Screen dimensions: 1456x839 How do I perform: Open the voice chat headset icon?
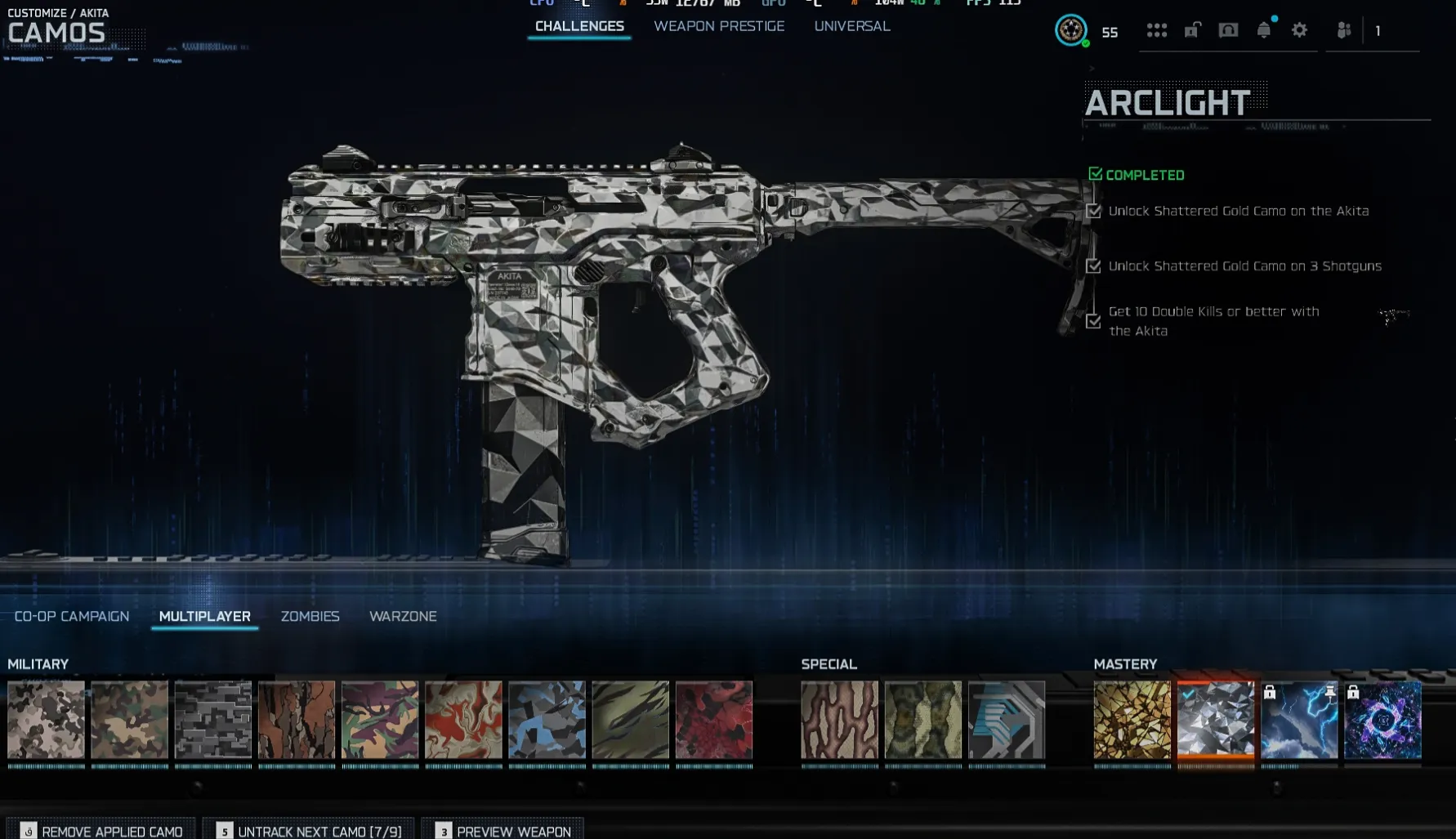coord(1228,31)
